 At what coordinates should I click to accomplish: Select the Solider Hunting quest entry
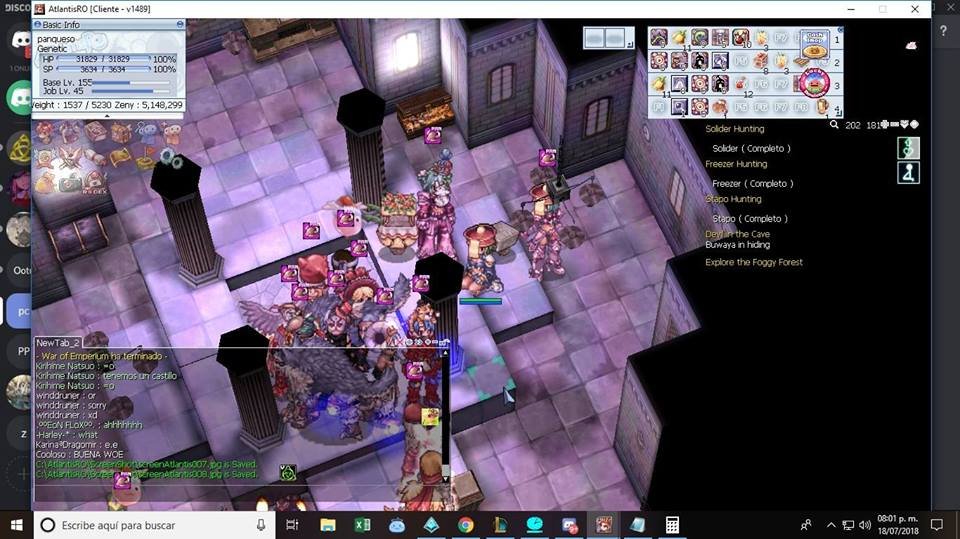[735, 129]
